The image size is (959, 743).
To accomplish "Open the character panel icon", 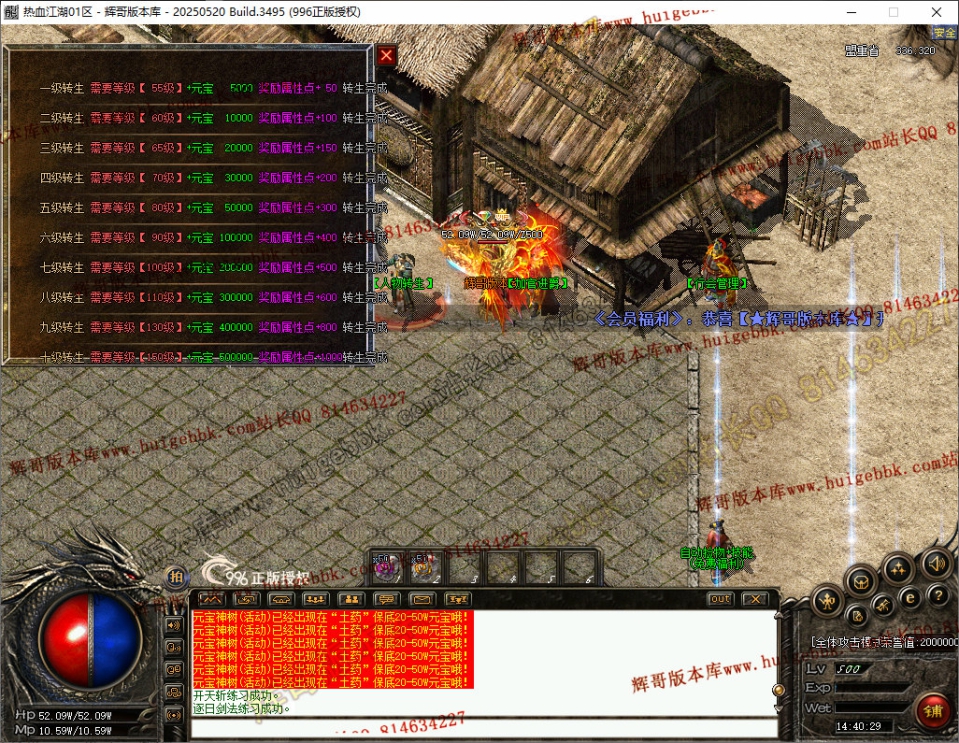I will (826, 601).
